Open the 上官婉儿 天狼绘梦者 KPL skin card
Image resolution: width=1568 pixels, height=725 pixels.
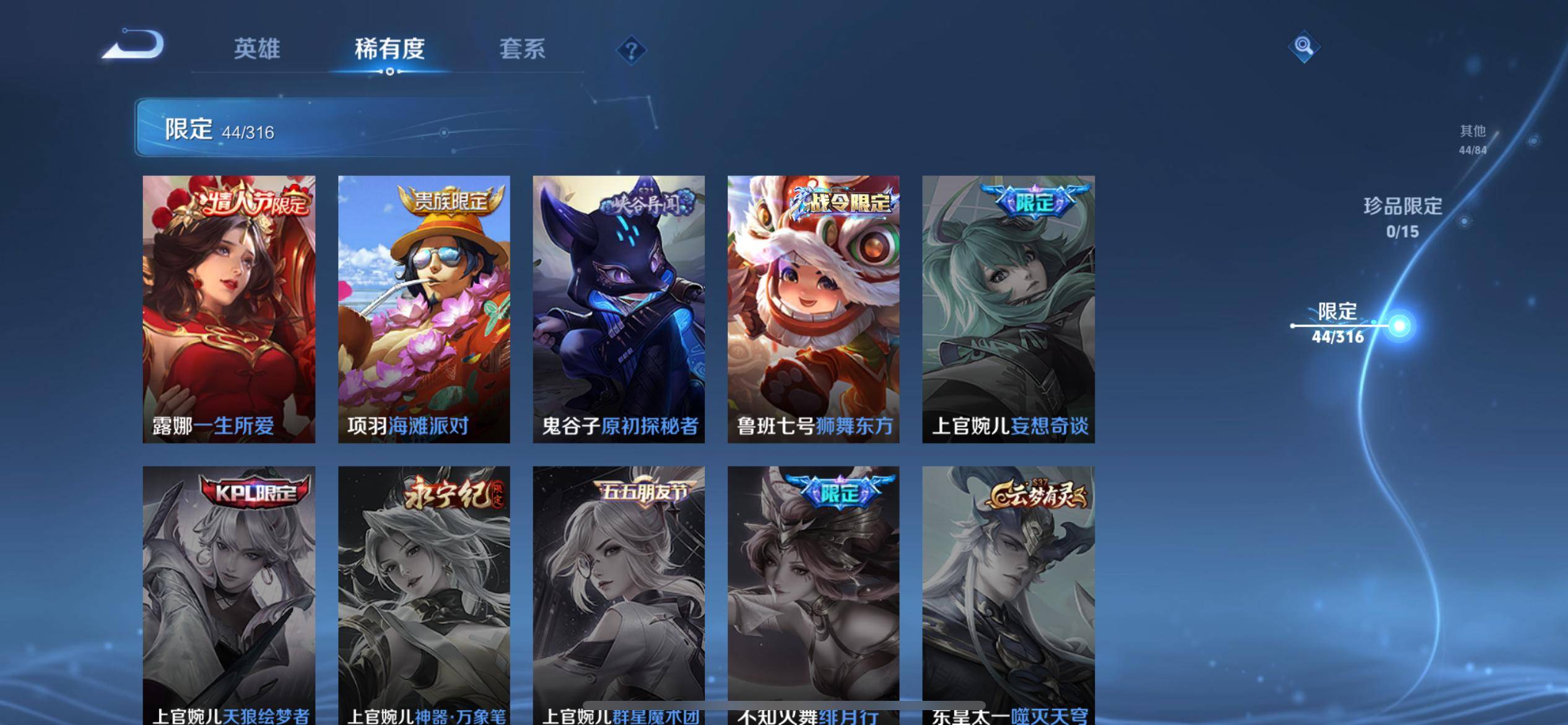tap(229, 592)
